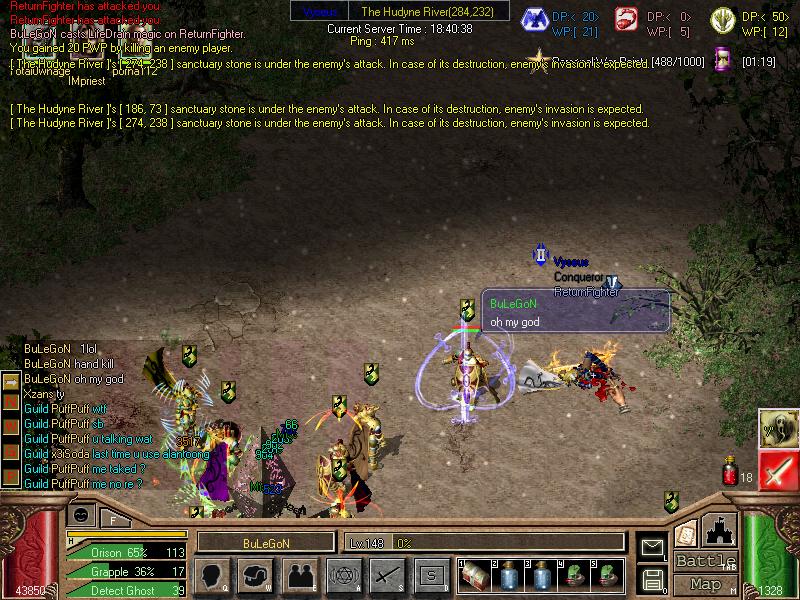Select the F tab beside the smiley
This screenshot has width=800, height=600.
tap(114, 518)
